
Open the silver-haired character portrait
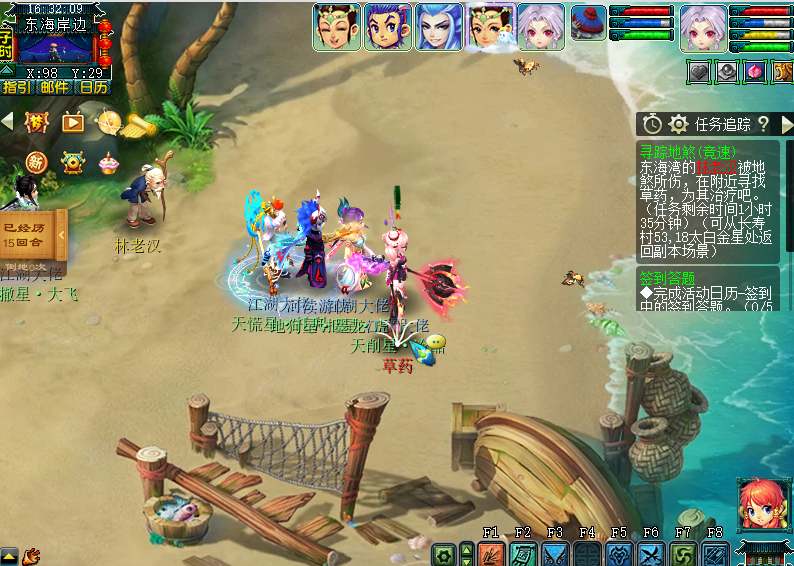click(704, 26)
